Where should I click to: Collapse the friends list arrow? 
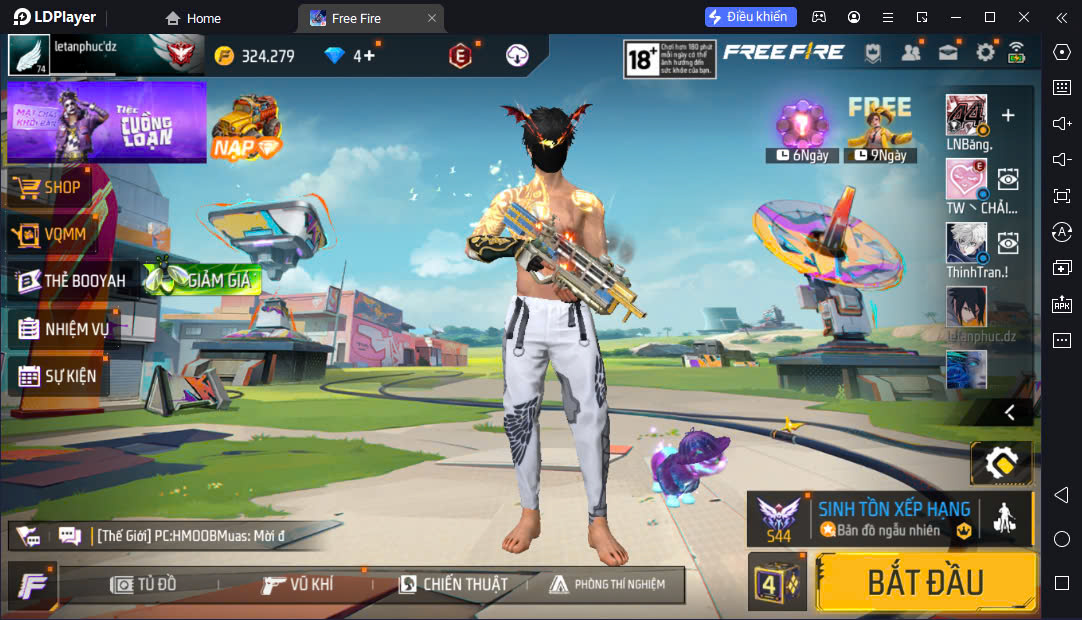pyautogui.click(x=1010, y=412)
